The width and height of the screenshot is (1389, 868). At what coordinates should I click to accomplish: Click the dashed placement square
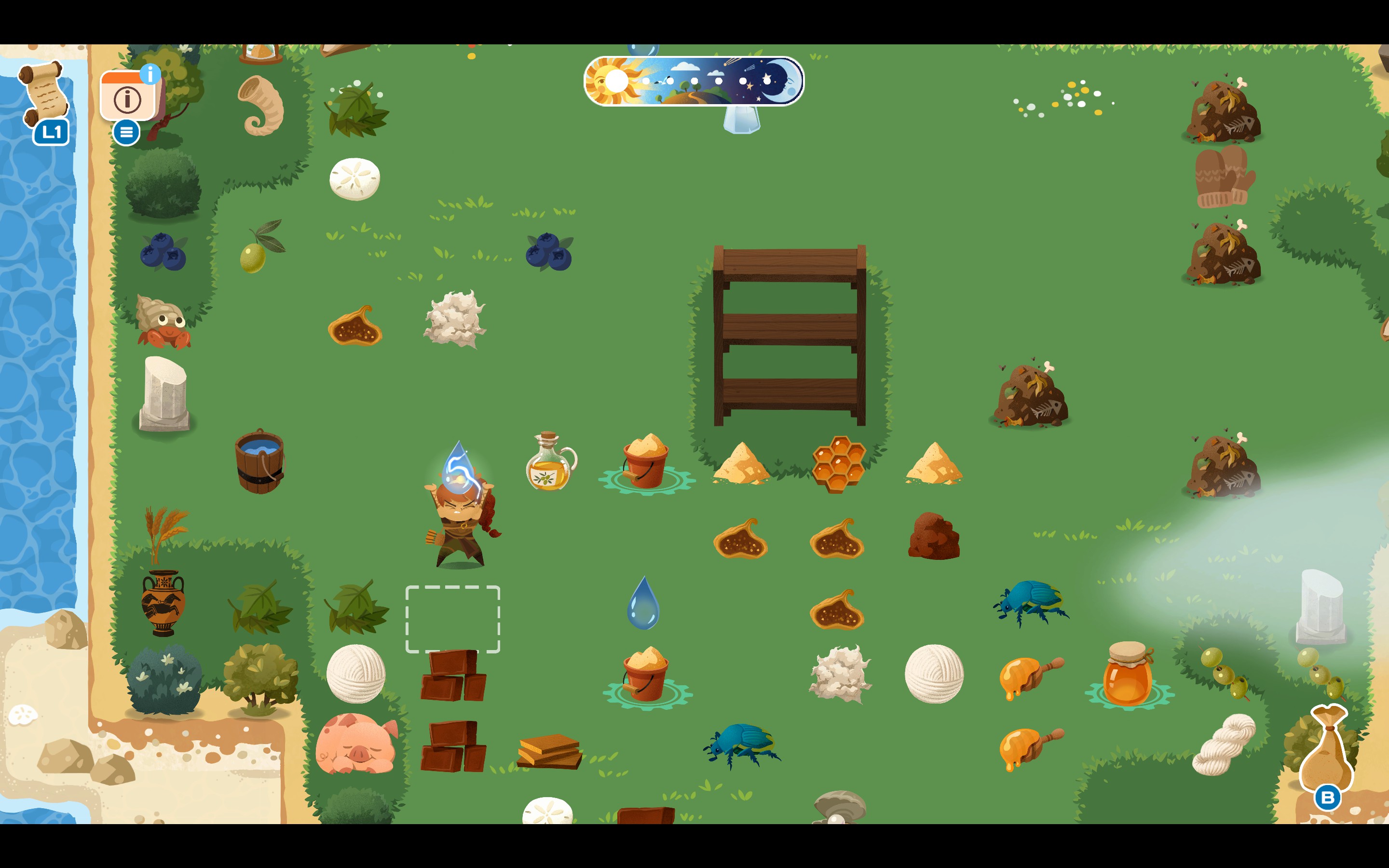453,620
